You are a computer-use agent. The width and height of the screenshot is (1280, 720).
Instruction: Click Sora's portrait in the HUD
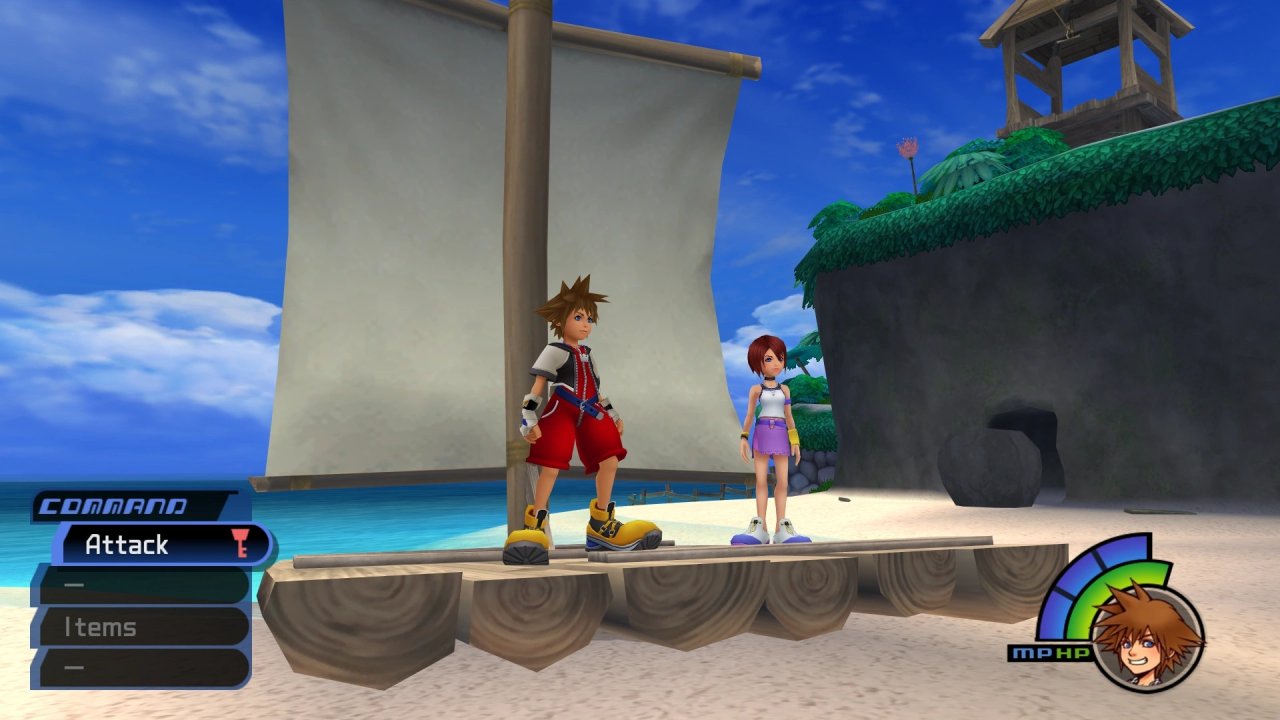point(1146,636)
